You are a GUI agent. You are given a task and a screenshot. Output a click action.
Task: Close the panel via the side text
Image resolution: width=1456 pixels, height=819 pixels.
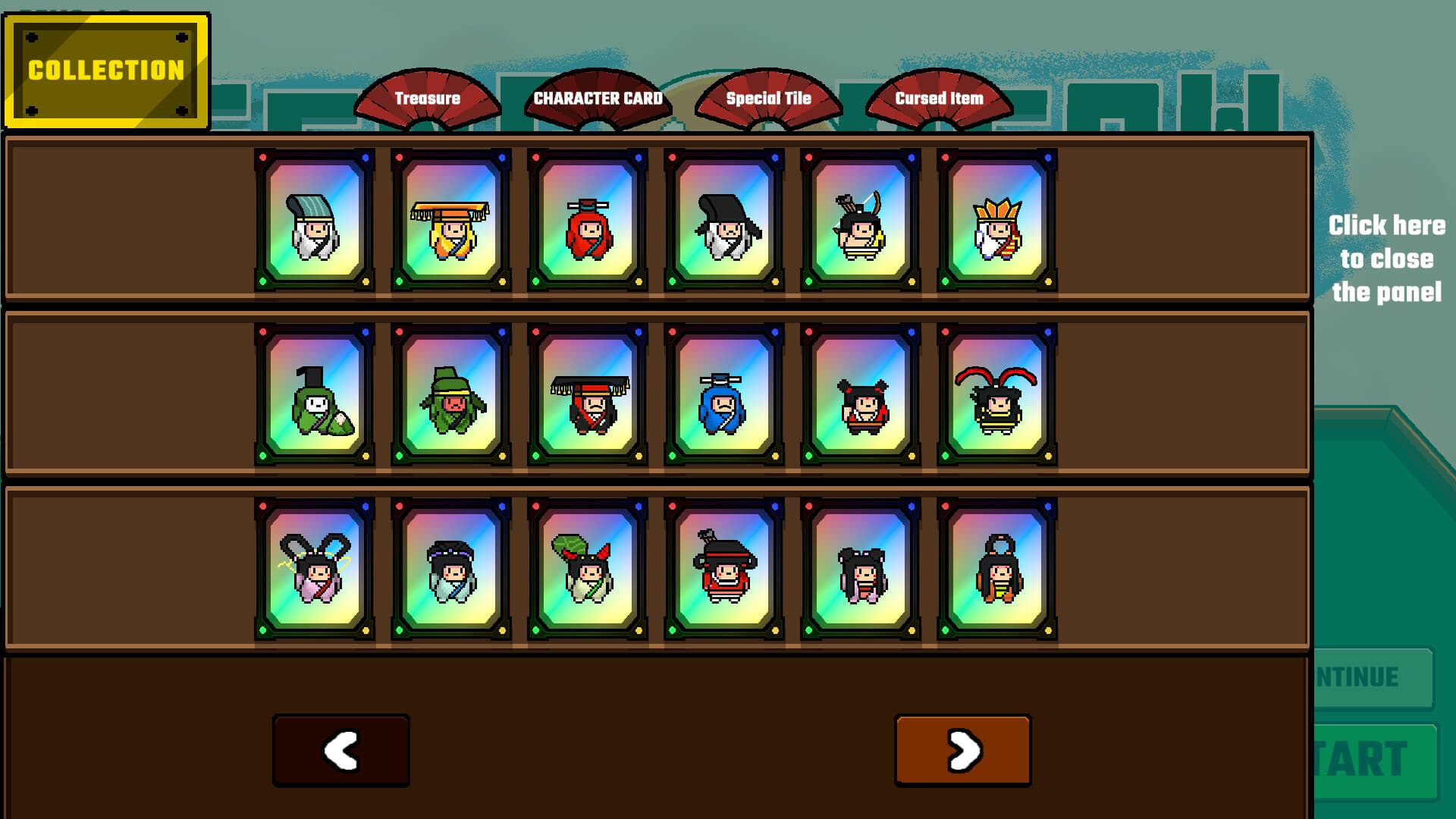(x=1388, y=258)
